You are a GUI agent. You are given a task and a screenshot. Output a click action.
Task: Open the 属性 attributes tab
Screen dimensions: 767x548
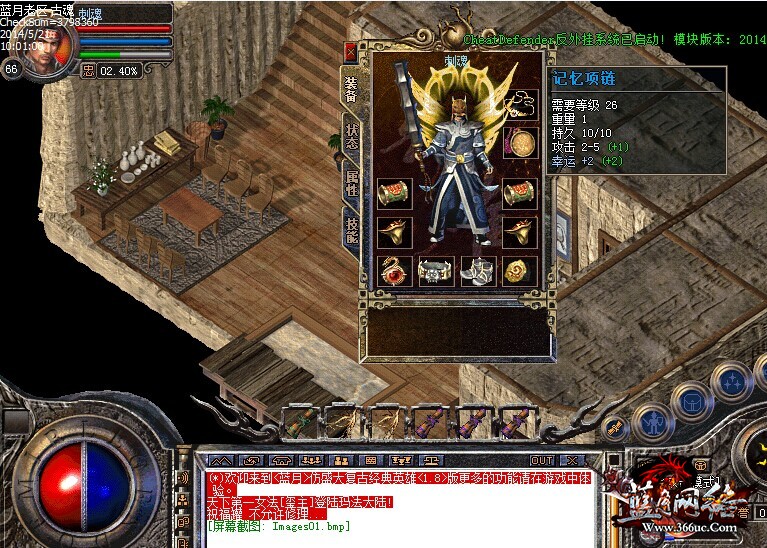point(352,183)
